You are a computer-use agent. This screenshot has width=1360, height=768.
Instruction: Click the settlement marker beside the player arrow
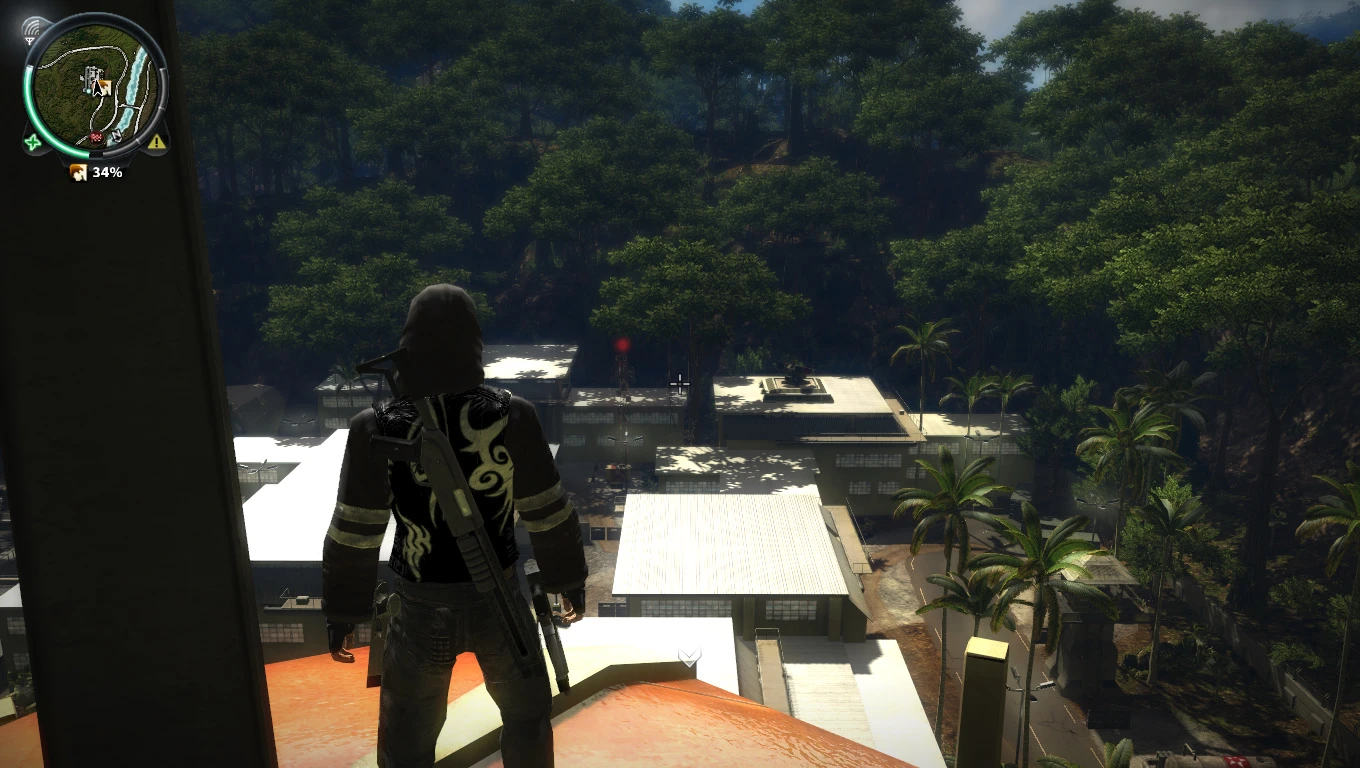coord(106,85)
